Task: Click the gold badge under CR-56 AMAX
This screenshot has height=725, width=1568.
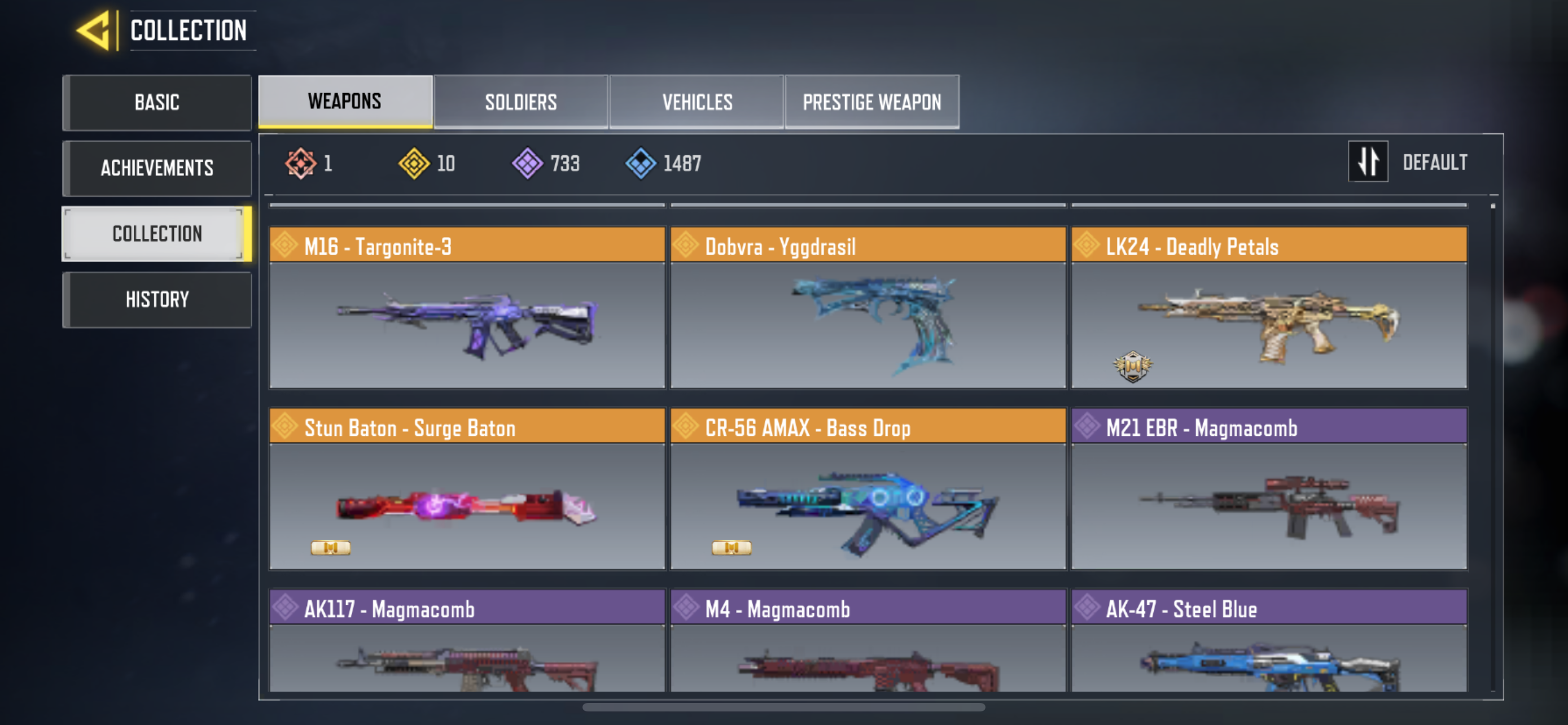Action: point(732,547)
